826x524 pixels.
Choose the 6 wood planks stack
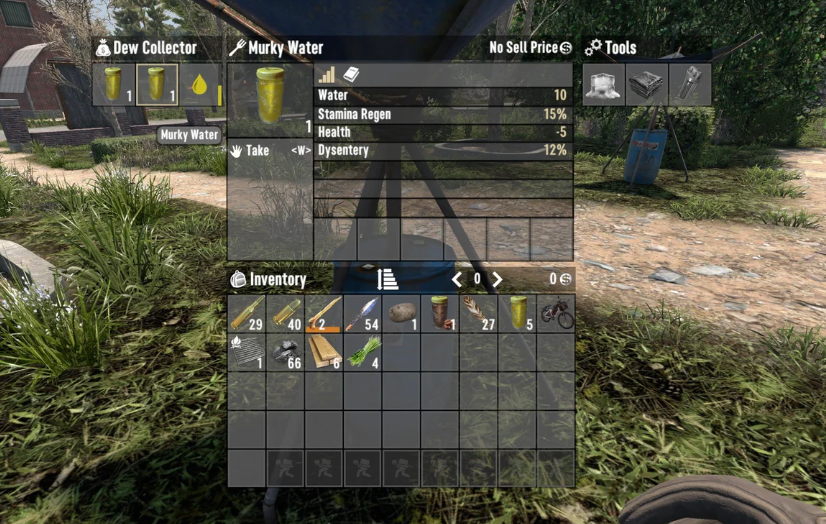(324, 351)
